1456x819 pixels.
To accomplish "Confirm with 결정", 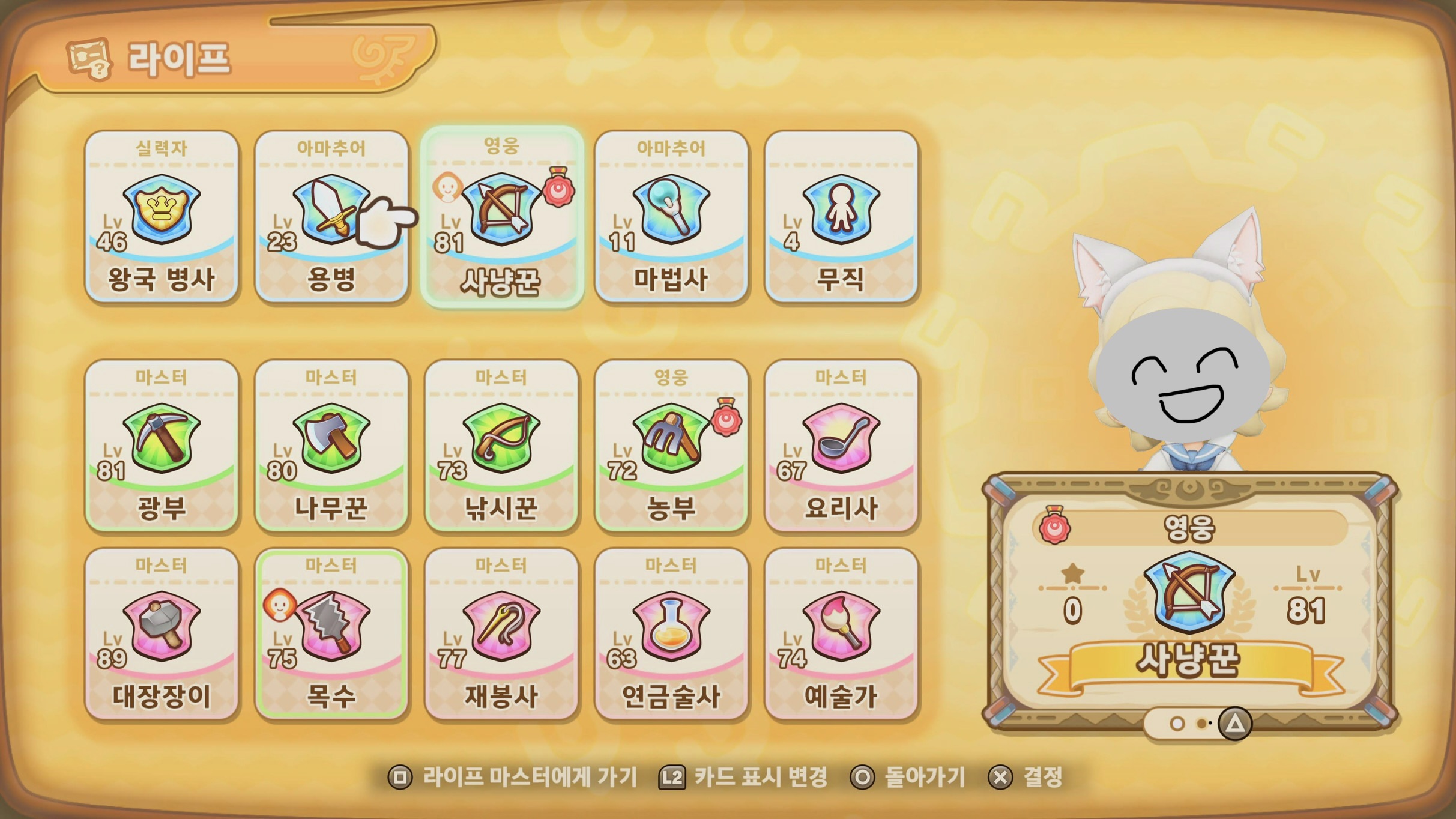I will pyautogui.click(x=1026, y=777).
